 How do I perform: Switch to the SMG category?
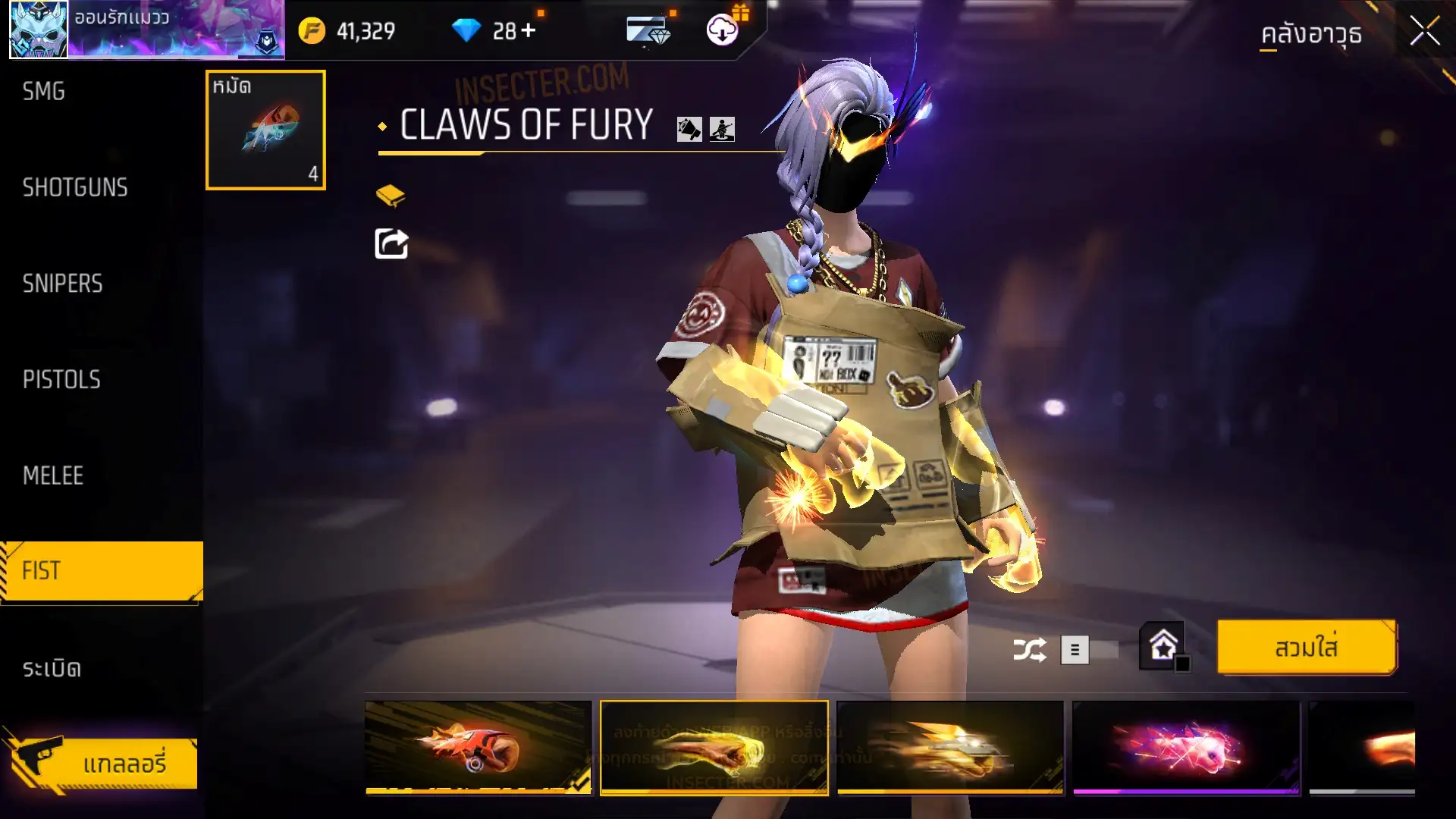[44, 92]
